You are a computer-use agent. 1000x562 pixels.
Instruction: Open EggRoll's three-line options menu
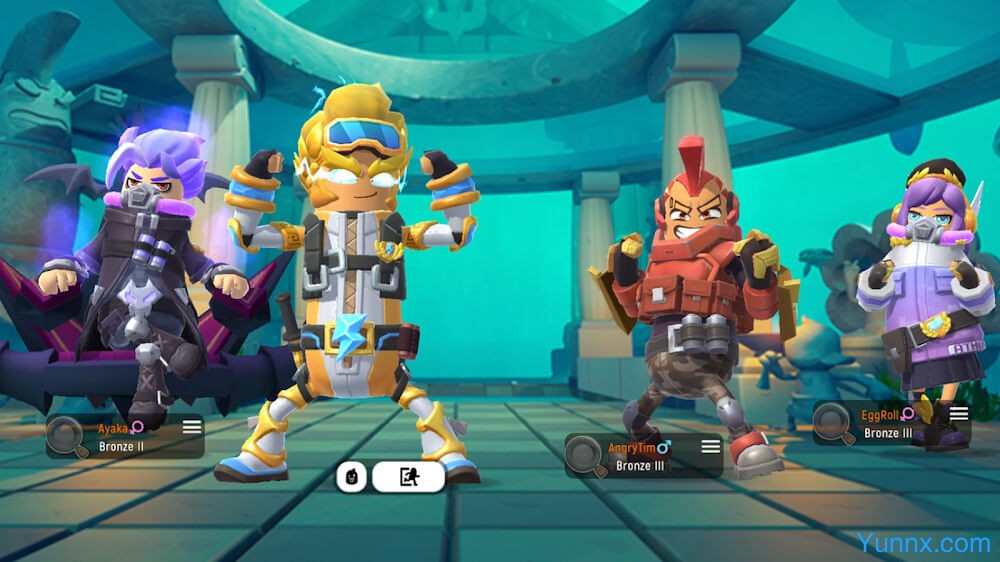(x=959, y=414)
